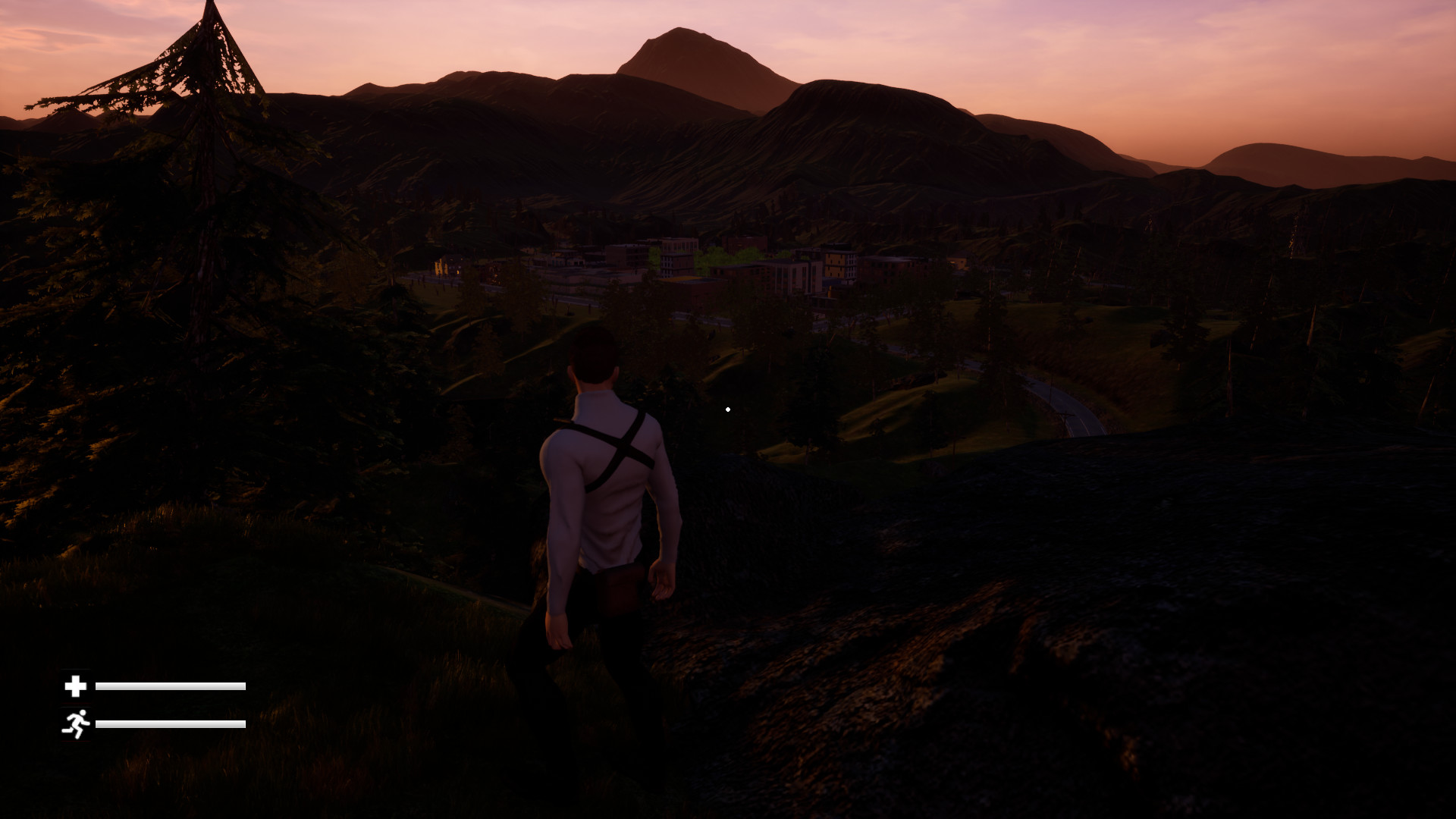The height and width of the screenshot is (819, 1456).
Task: Select the running figure stamina icon
Action: pos(76,723)
